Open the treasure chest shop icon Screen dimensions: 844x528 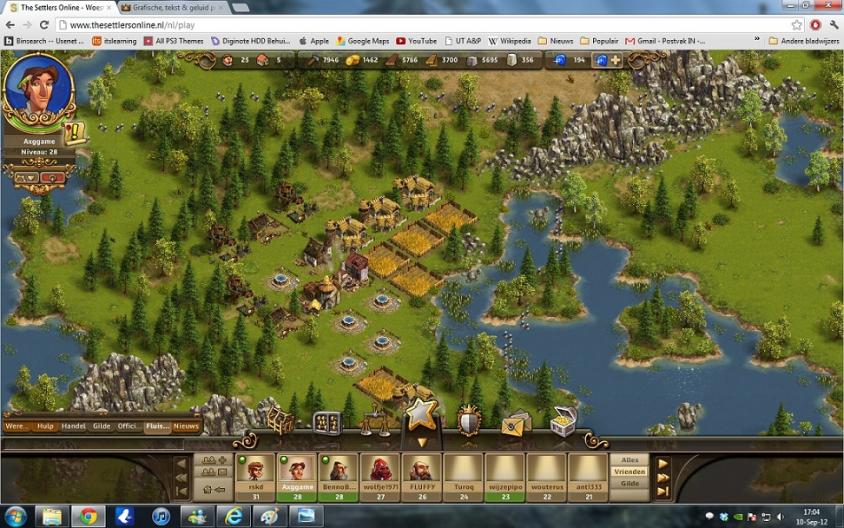pos(563,423)
